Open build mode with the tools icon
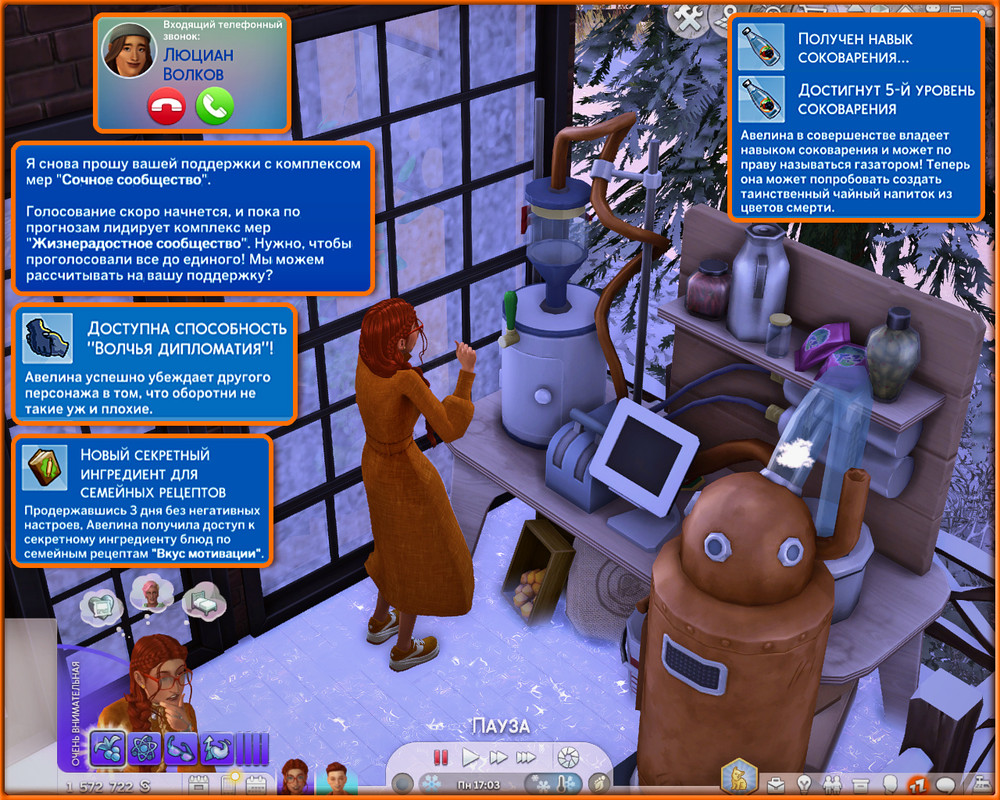This screenshot has width=1000, height=800. pyautogui.click(x=689, y=16)
